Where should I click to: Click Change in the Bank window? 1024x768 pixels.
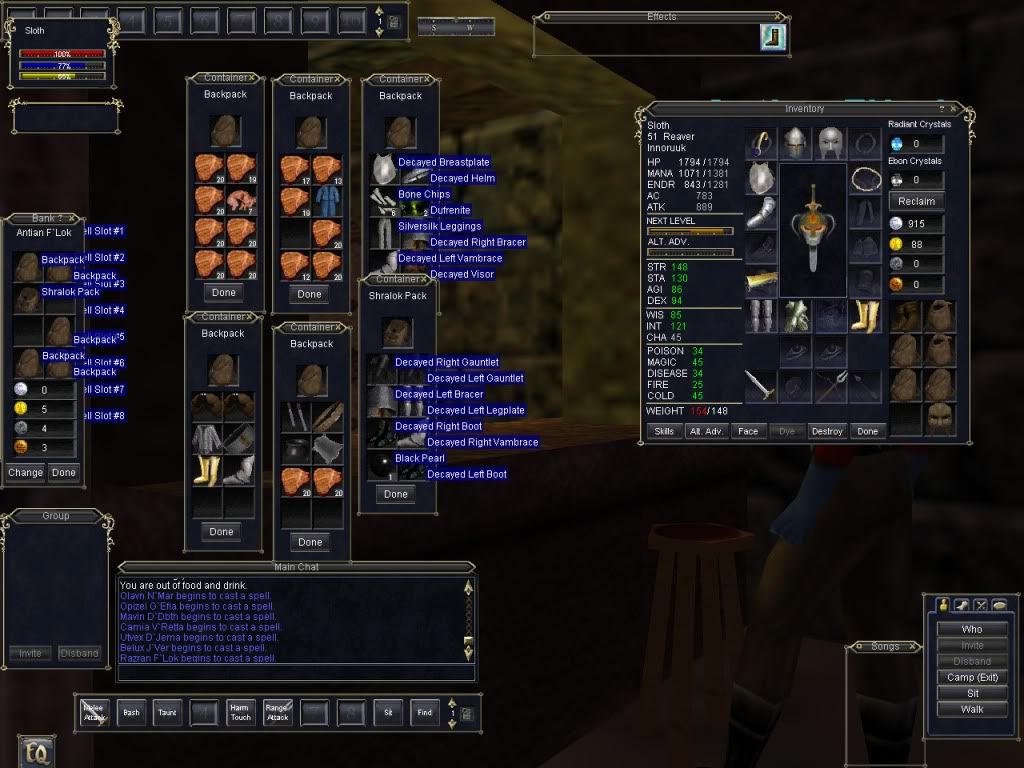(x=26, y=472)
